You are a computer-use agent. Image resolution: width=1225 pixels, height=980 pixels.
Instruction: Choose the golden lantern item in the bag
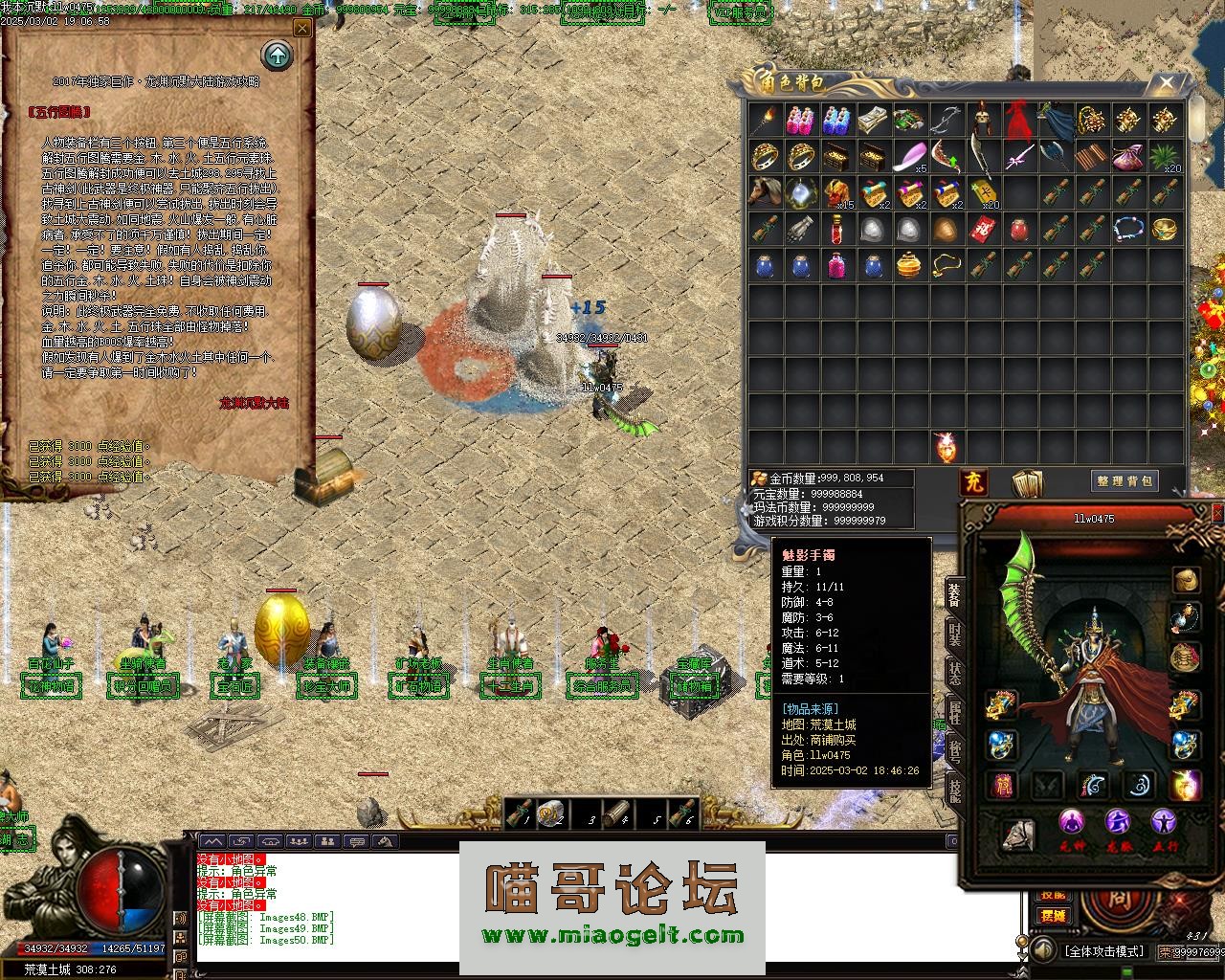pyautogui.click(x=909, y=265)
